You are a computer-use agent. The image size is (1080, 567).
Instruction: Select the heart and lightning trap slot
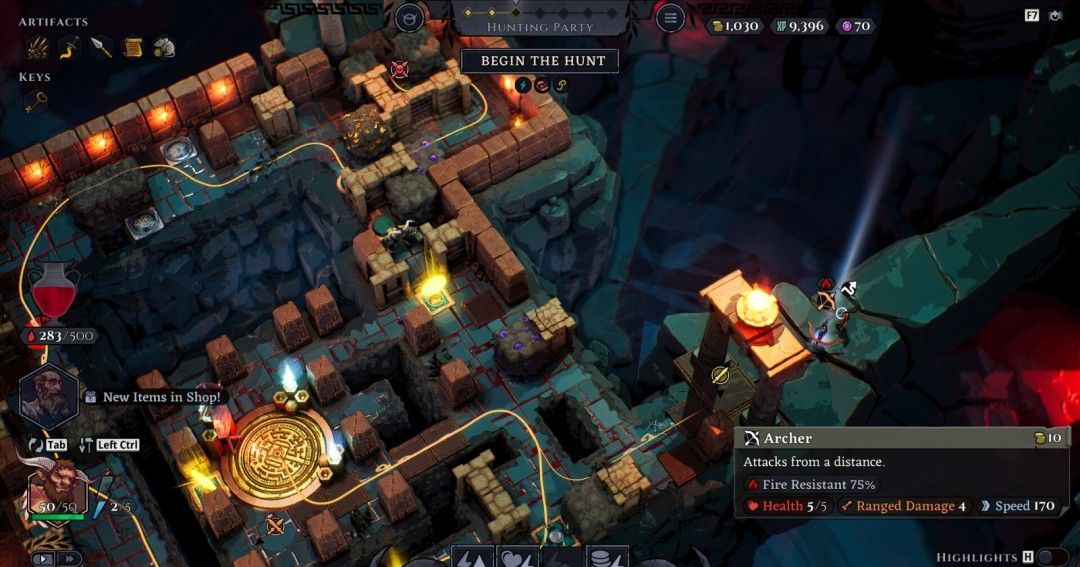click(517, 558)
